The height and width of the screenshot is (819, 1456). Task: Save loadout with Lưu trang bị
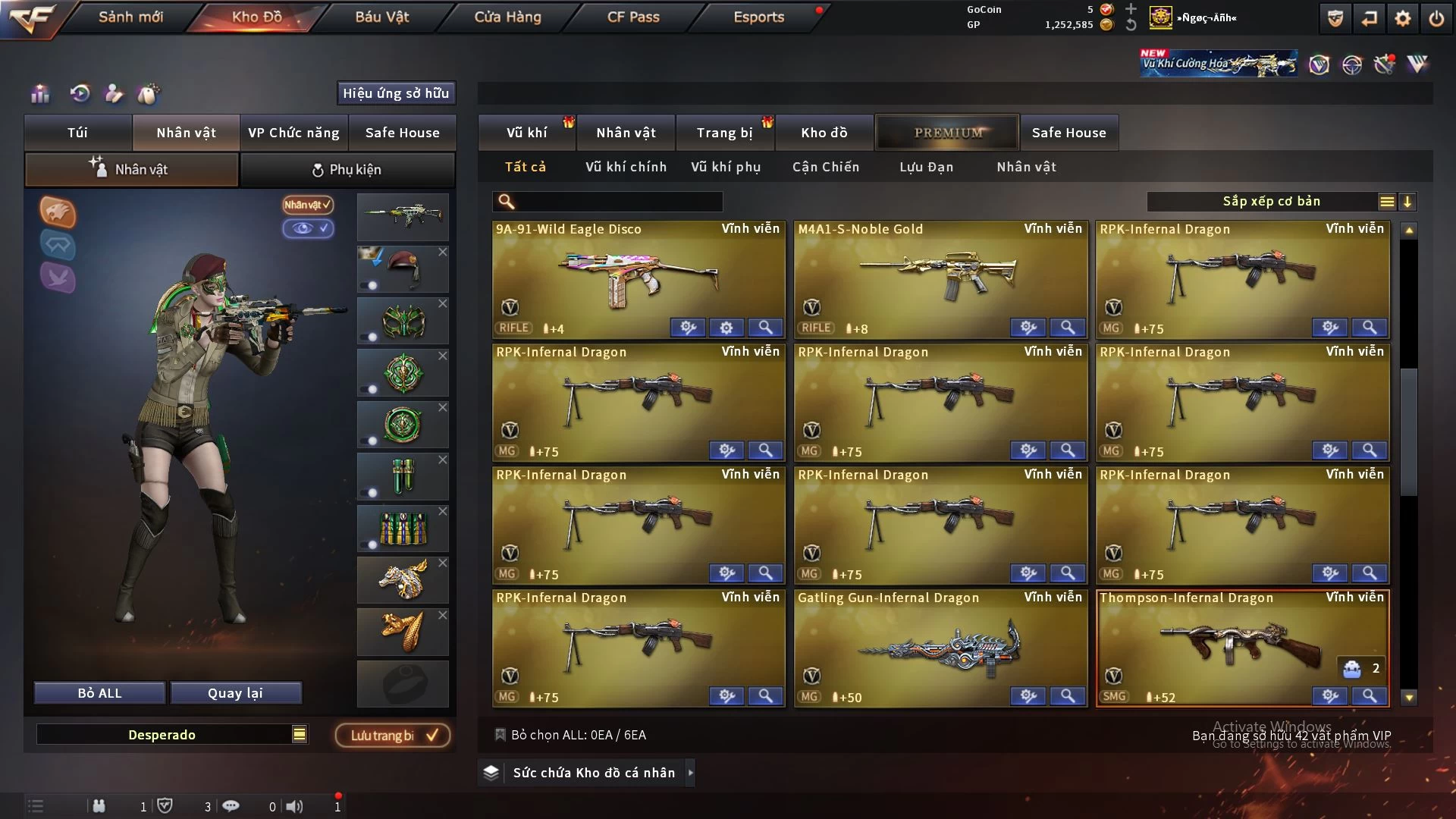pyautogui.click(x=393, y=735)
